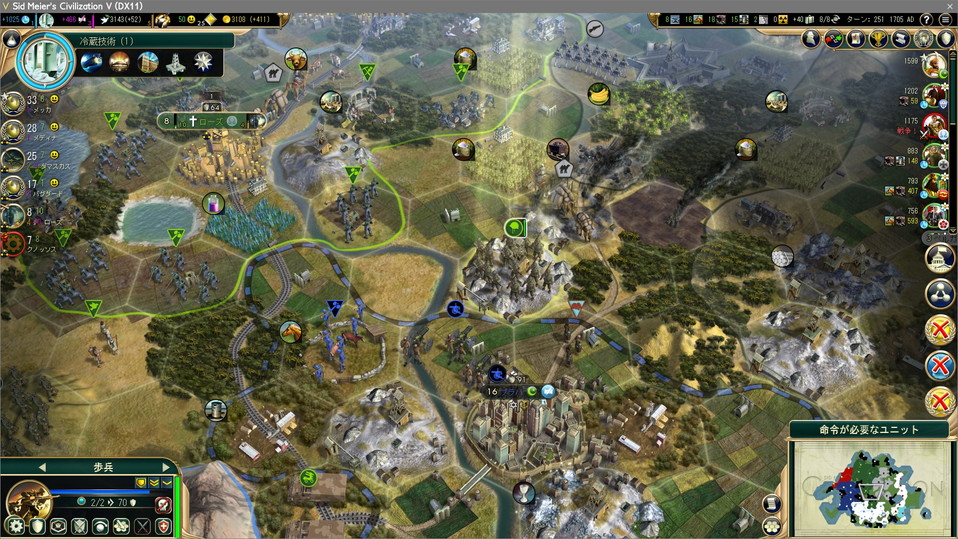This screenshot has width=958, height=539.
Task: Open the victory progress trophy icon
Action: click(879, 39)
